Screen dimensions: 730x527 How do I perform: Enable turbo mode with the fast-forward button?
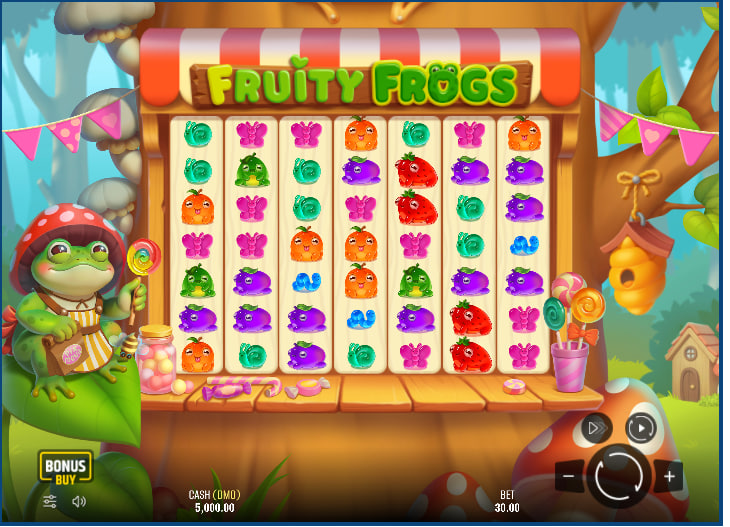(x=596, y=428)
